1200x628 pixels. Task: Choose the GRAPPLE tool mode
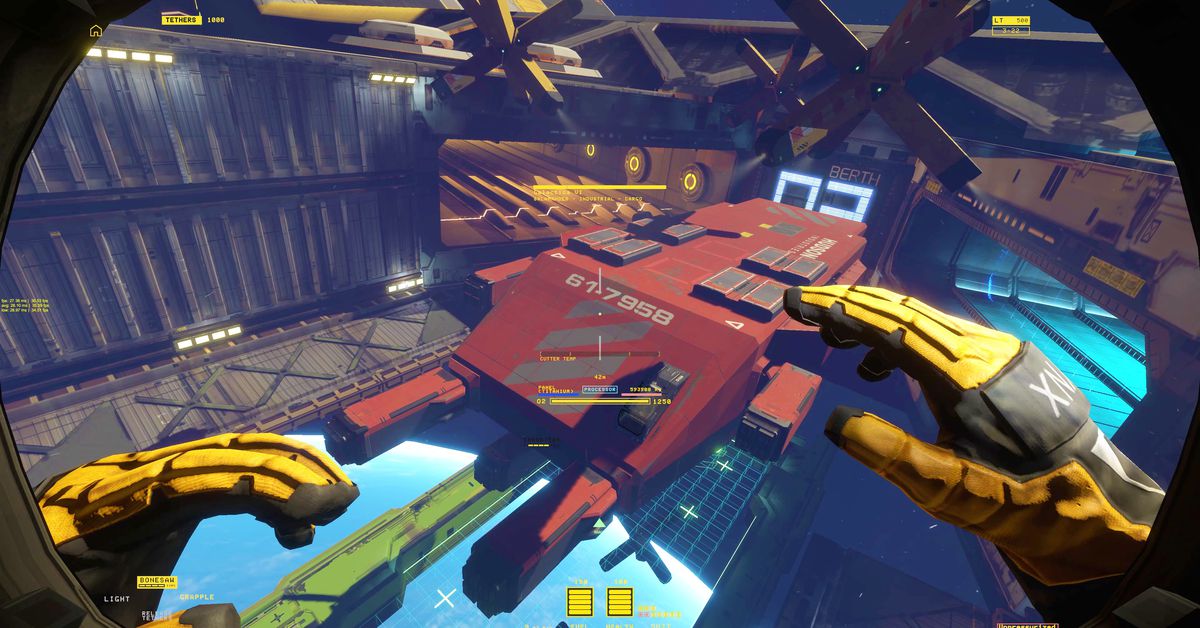coord(197,598)
